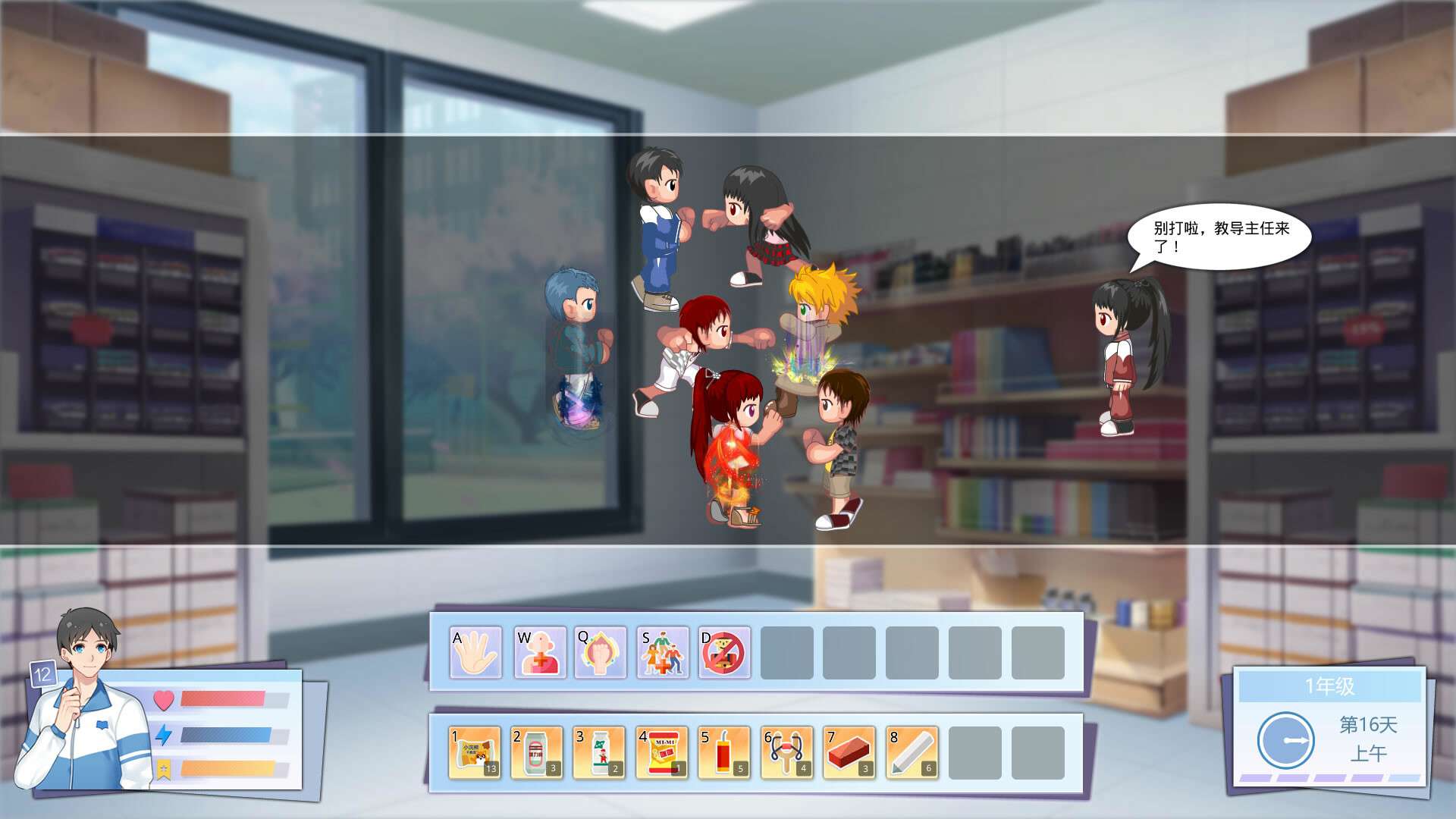Screen dimensions: 1456x819
Task: Choose the red brick item
Action: 849,752
